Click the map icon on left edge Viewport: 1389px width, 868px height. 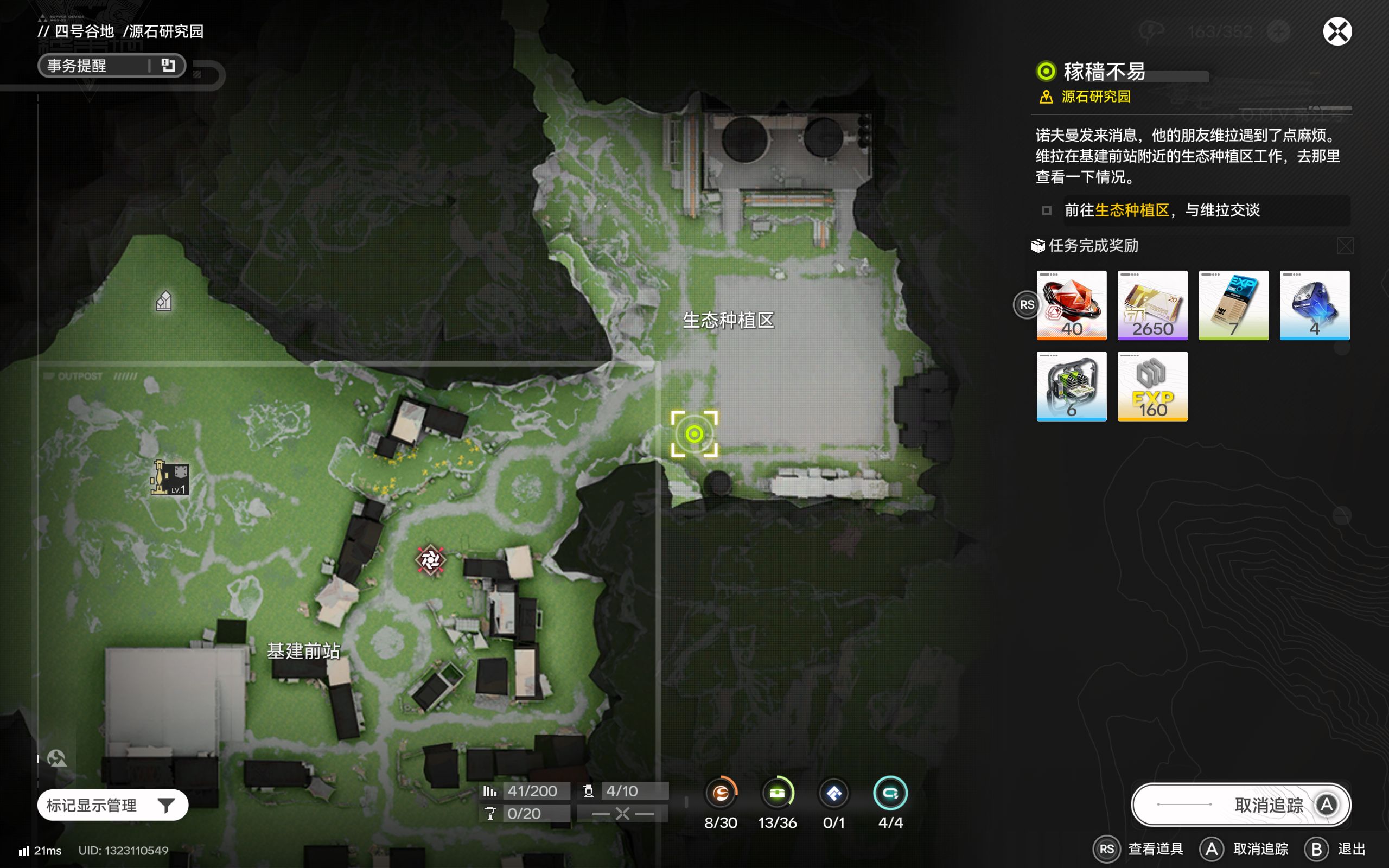56,759
